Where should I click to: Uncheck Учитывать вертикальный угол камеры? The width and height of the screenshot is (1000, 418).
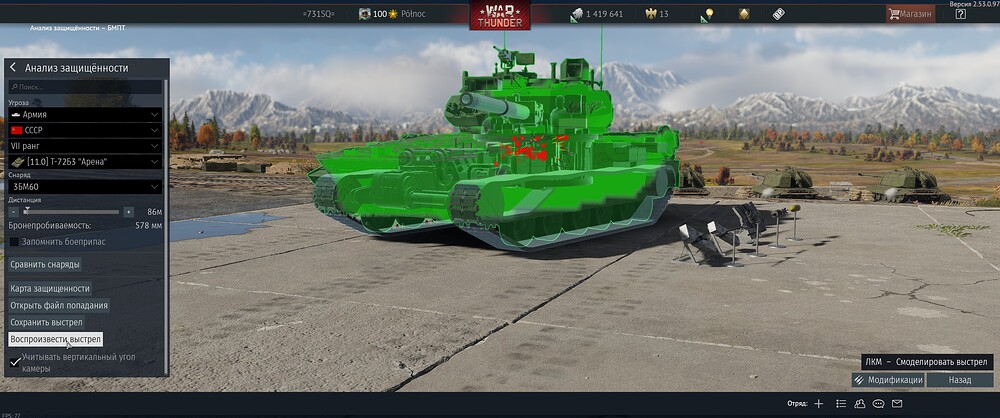[15, 362]
